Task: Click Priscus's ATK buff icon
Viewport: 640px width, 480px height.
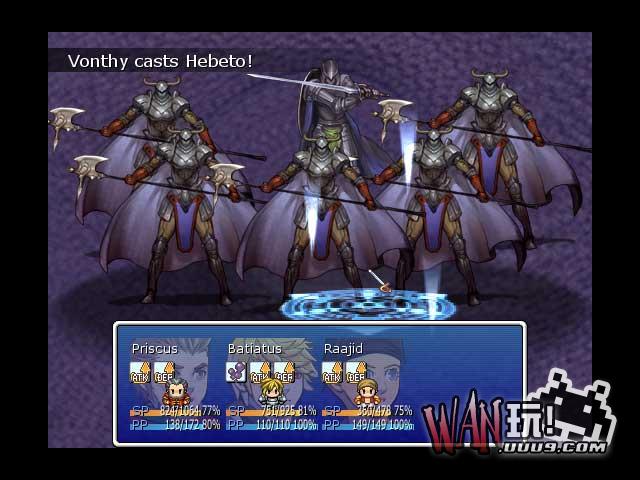Action: tap(140, 373)
